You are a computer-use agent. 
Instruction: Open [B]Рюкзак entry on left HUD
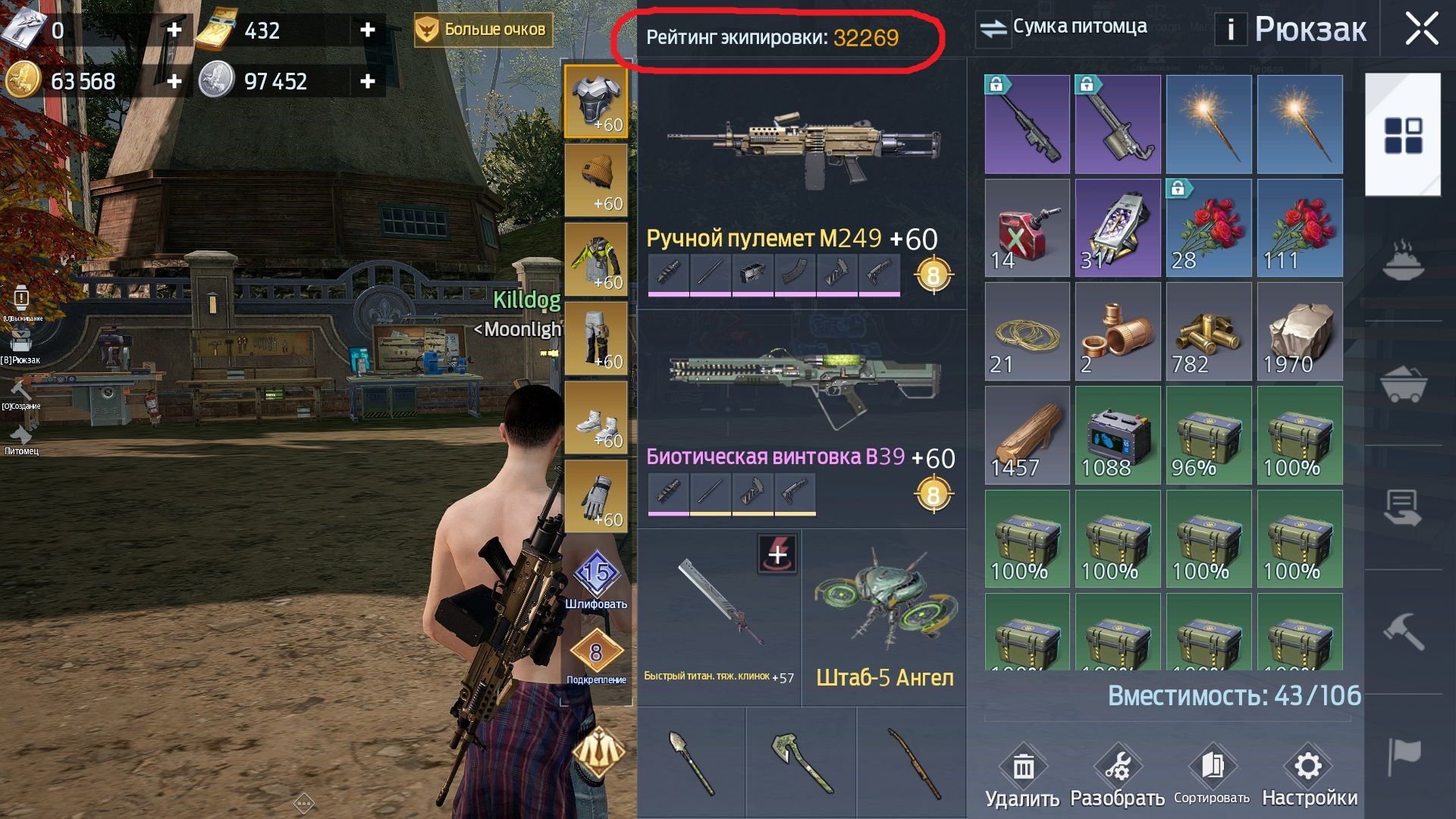(x=21, y=341)
